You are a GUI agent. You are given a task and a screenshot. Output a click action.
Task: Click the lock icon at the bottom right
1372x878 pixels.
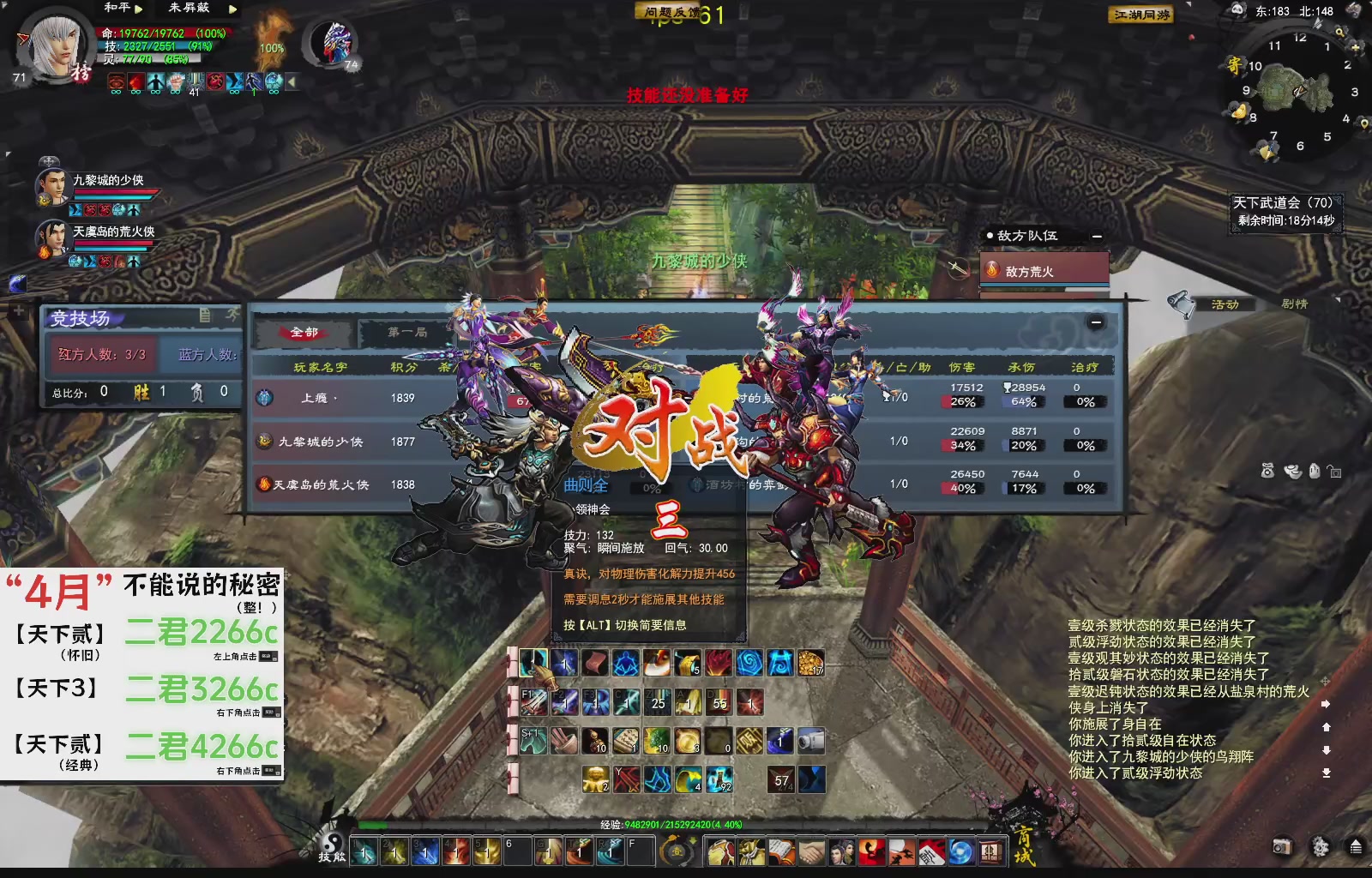(1336, 472)
